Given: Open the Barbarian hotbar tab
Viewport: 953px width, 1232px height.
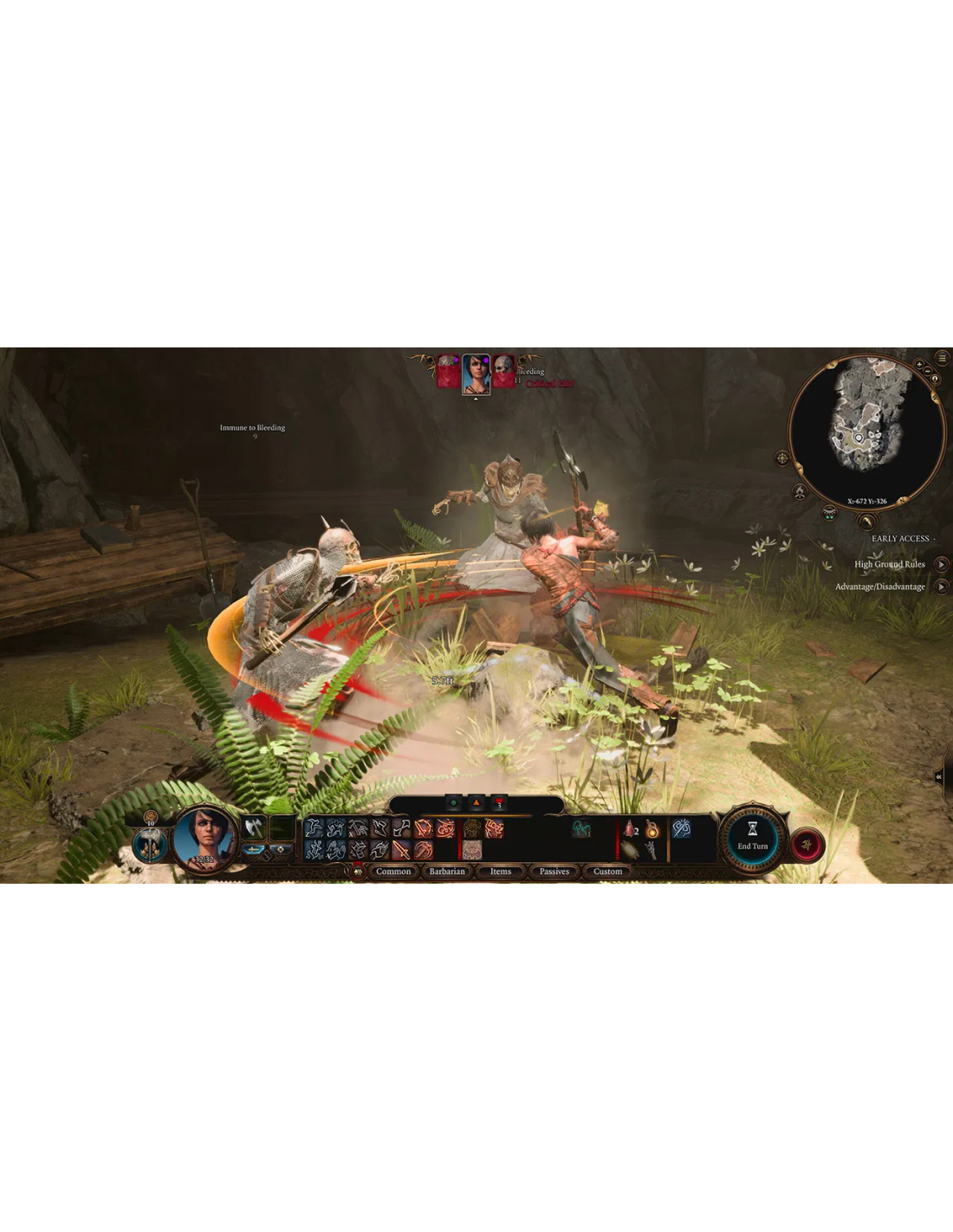Looking at the screenshot, I should [447, 872].
